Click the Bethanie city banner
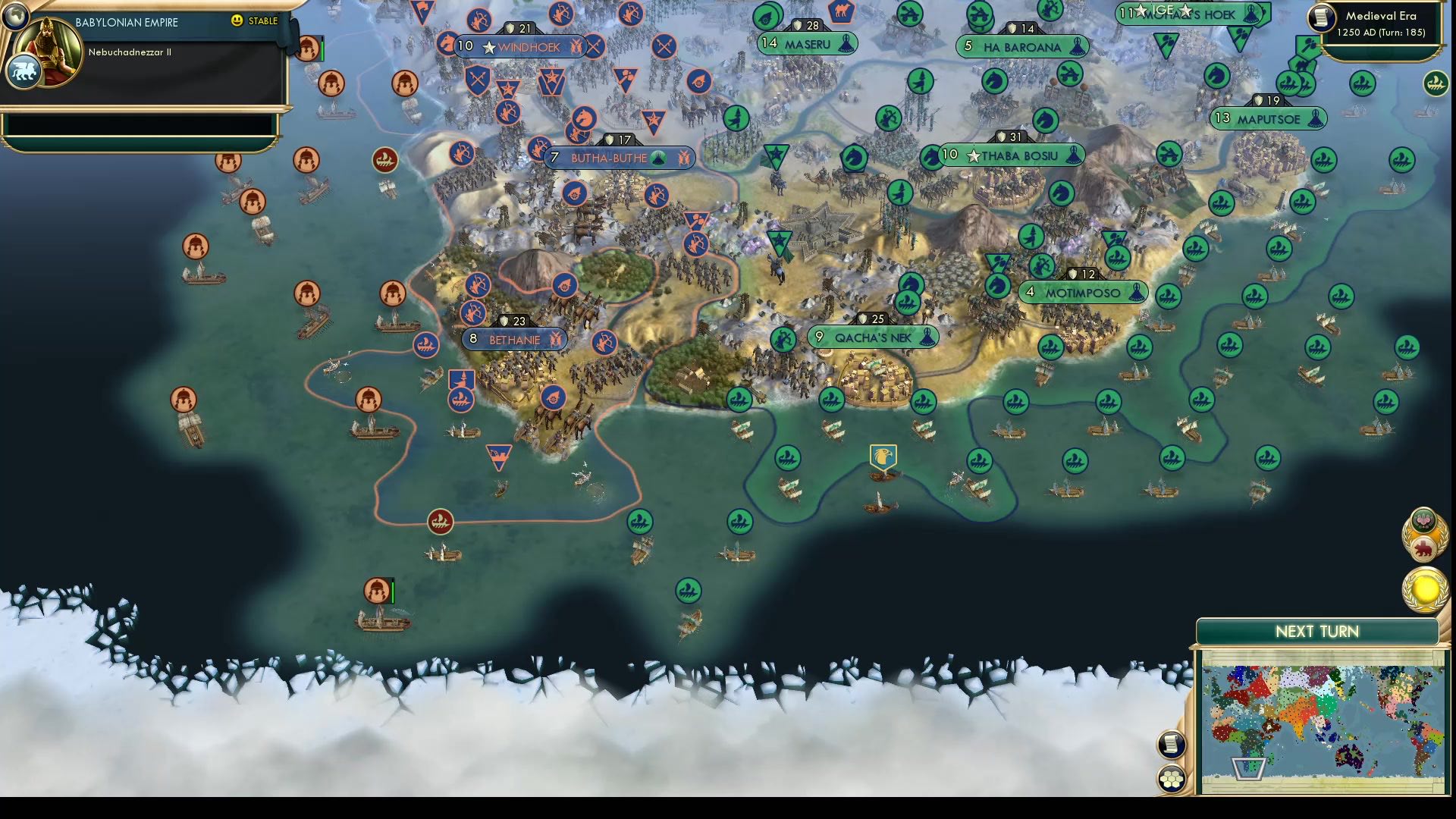 (514, 340)
